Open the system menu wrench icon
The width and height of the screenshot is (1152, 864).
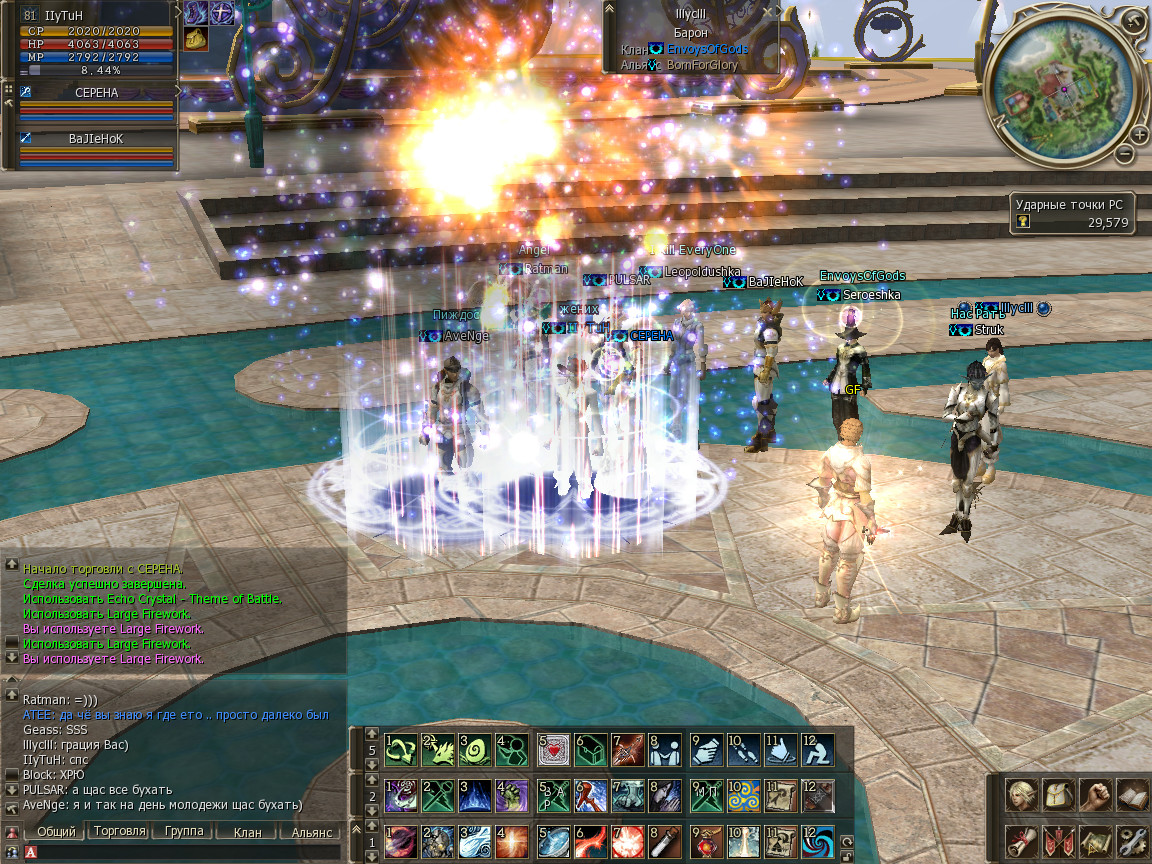tap(1131, 840)
